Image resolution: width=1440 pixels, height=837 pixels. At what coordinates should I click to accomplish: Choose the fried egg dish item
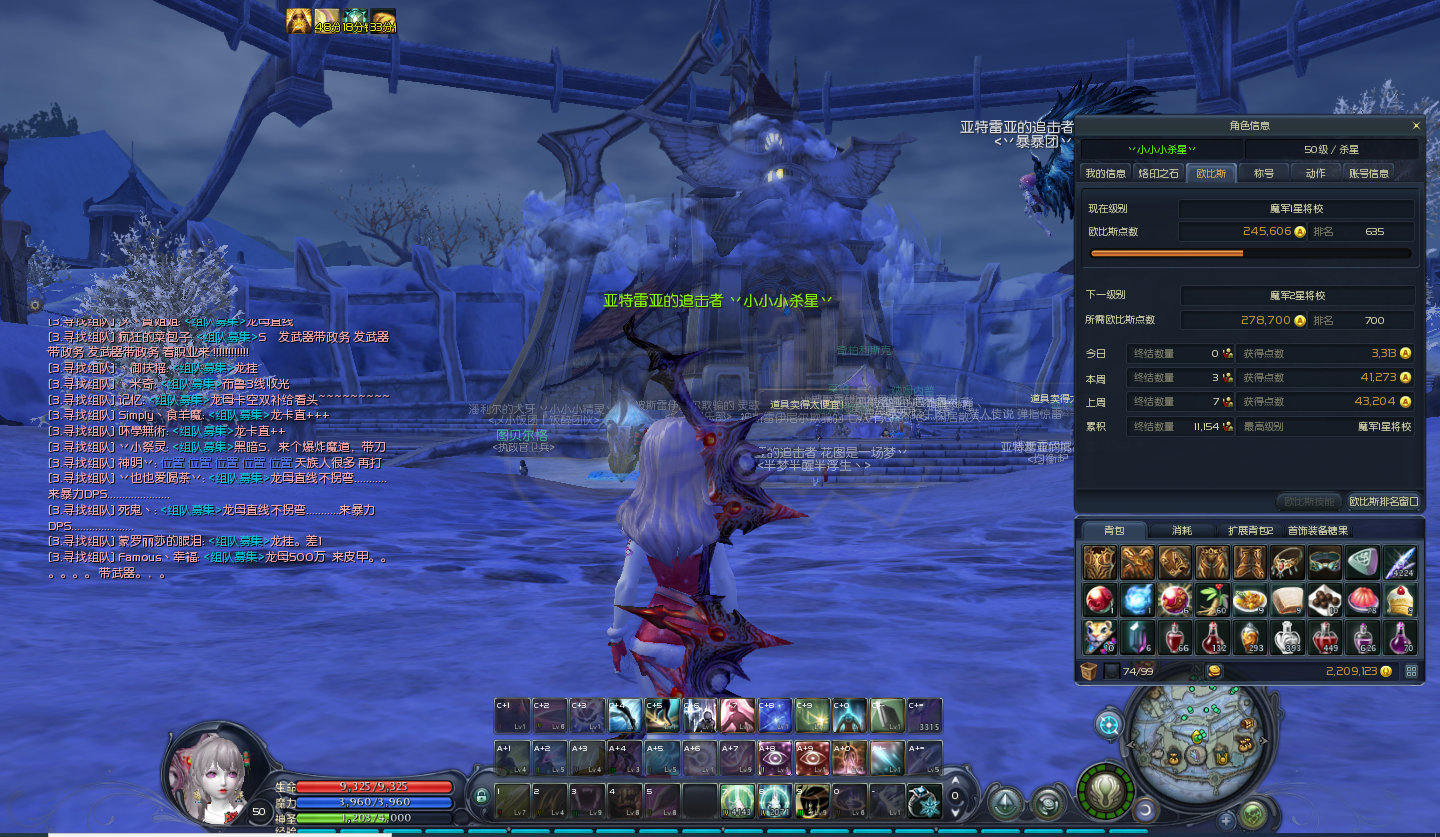click(x=1251, y=600)
